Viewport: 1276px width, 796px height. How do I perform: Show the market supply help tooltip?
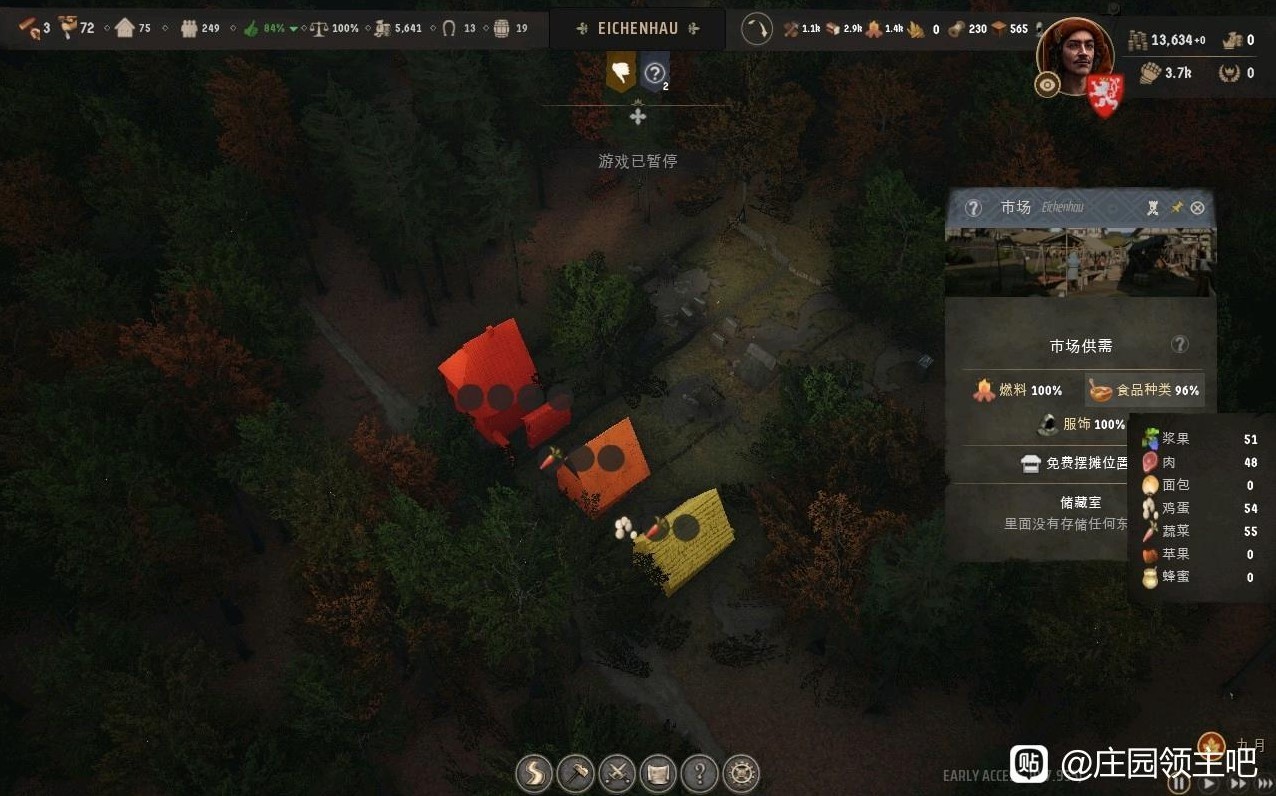[1180, 345]
